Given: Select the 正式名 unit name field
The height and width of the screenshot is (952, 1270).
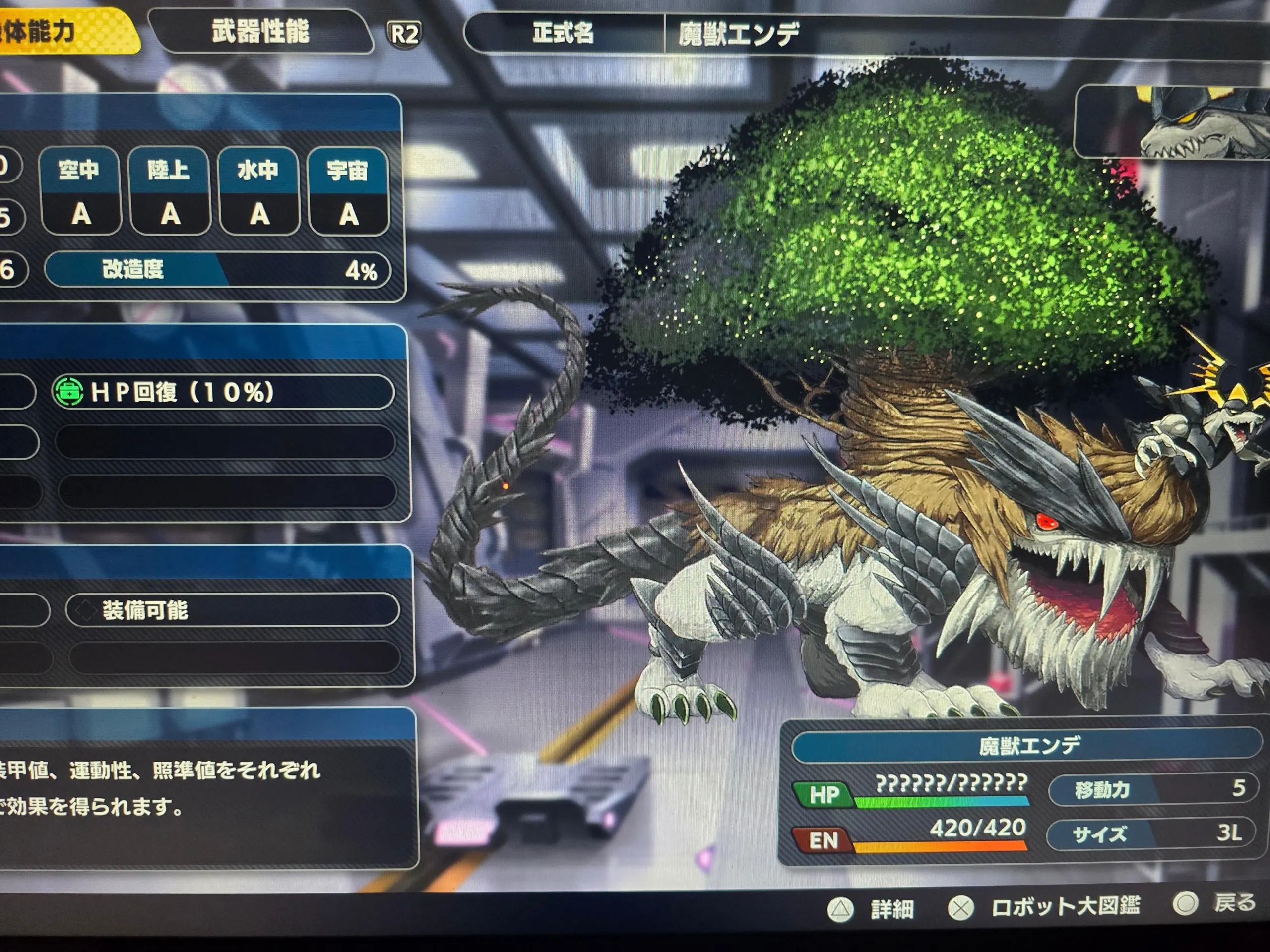Looking at the screenshot, I should [738, 34].
